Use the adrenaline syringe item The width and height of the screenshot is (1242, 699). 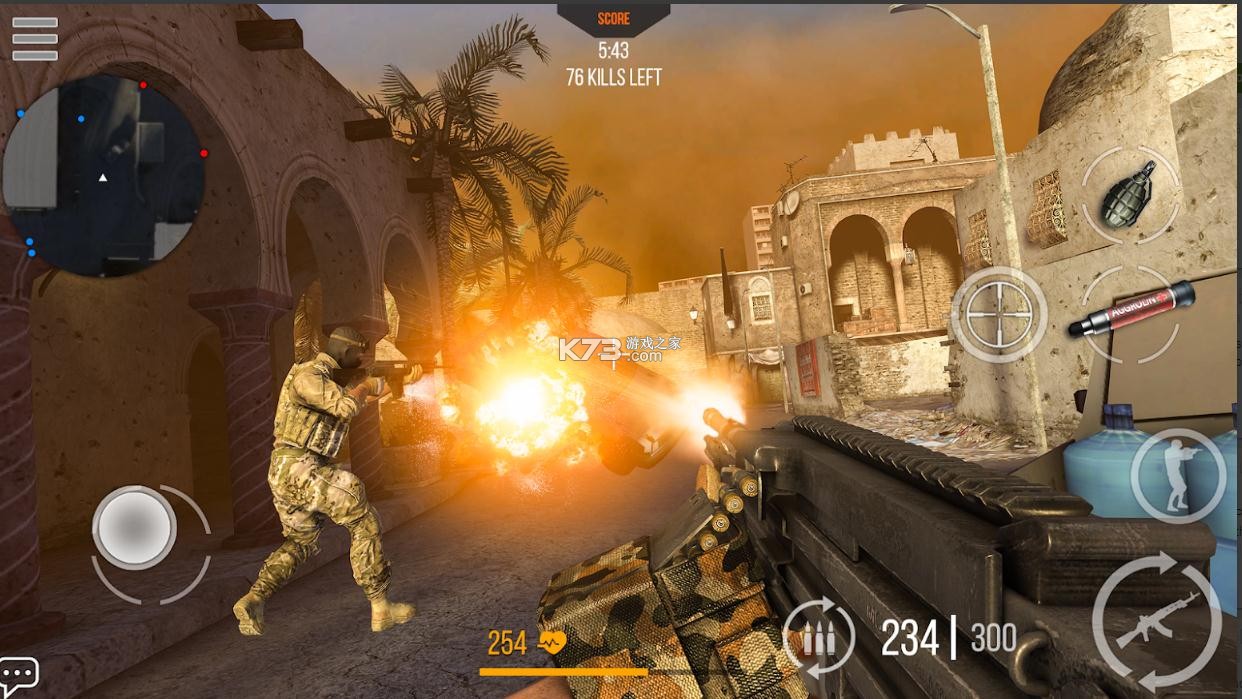click(x=1131, y=311)
